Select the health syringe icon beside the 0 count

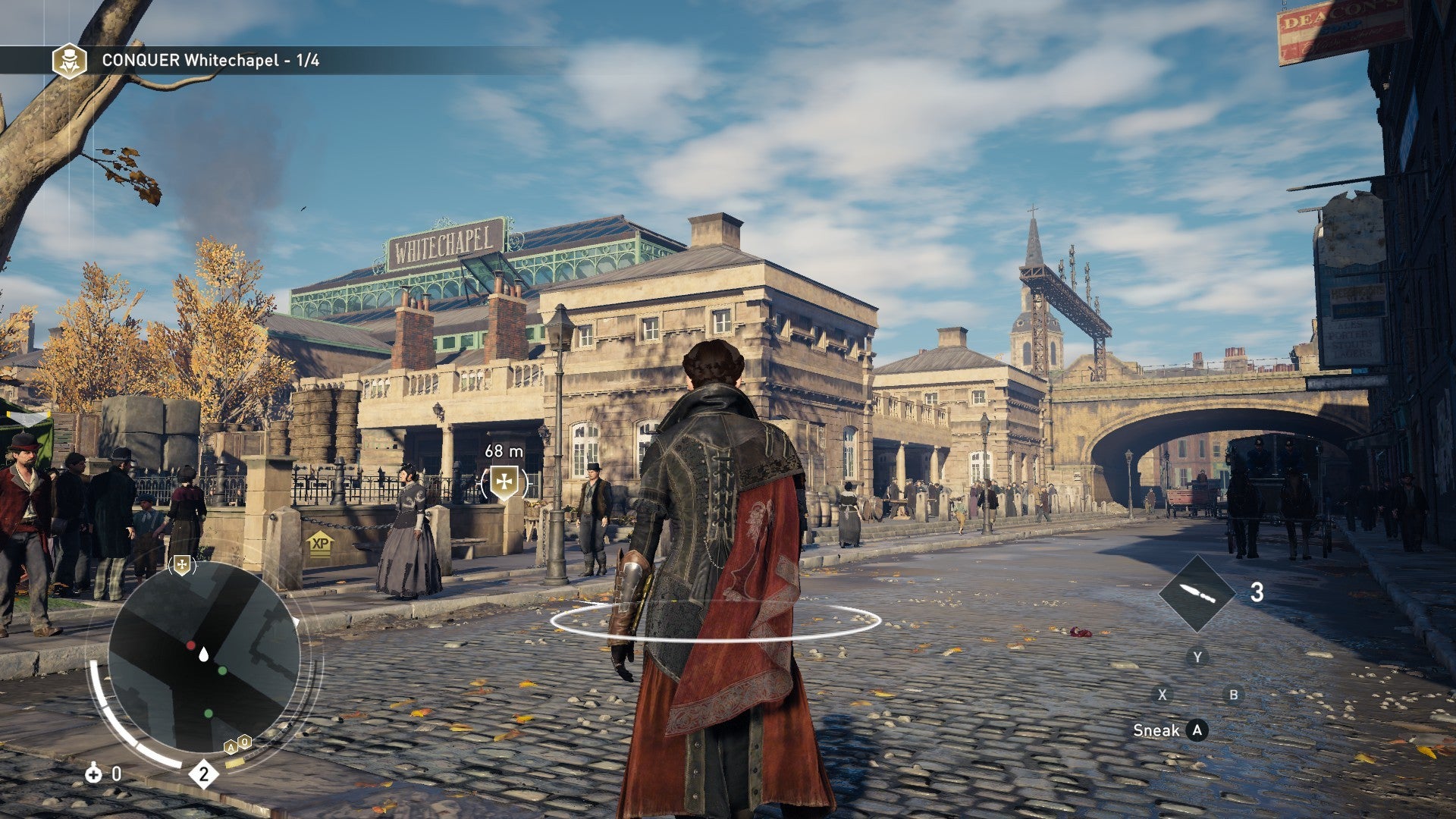93,775
